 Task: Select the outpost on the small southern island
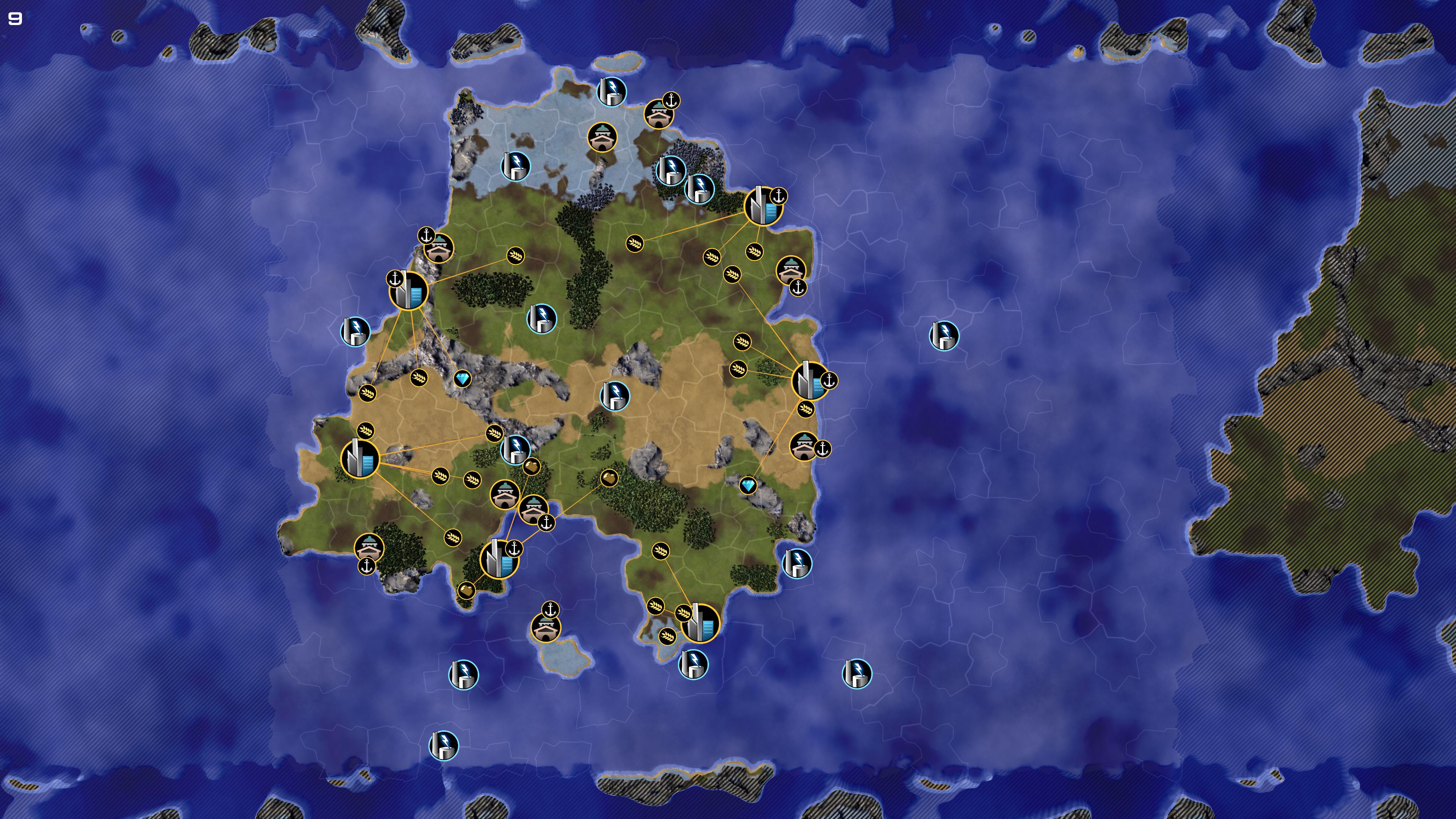pos(546,628)
